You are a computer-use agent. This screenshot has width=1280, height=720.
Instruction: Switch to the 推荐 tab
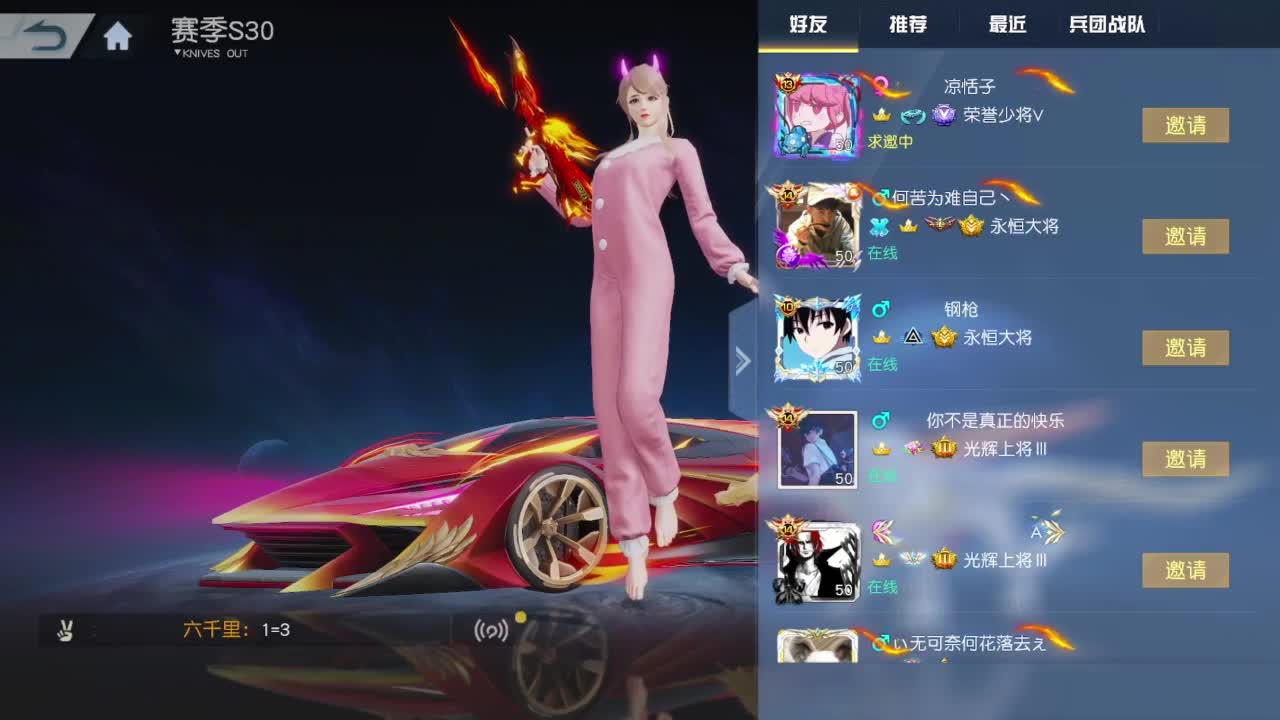909,25
